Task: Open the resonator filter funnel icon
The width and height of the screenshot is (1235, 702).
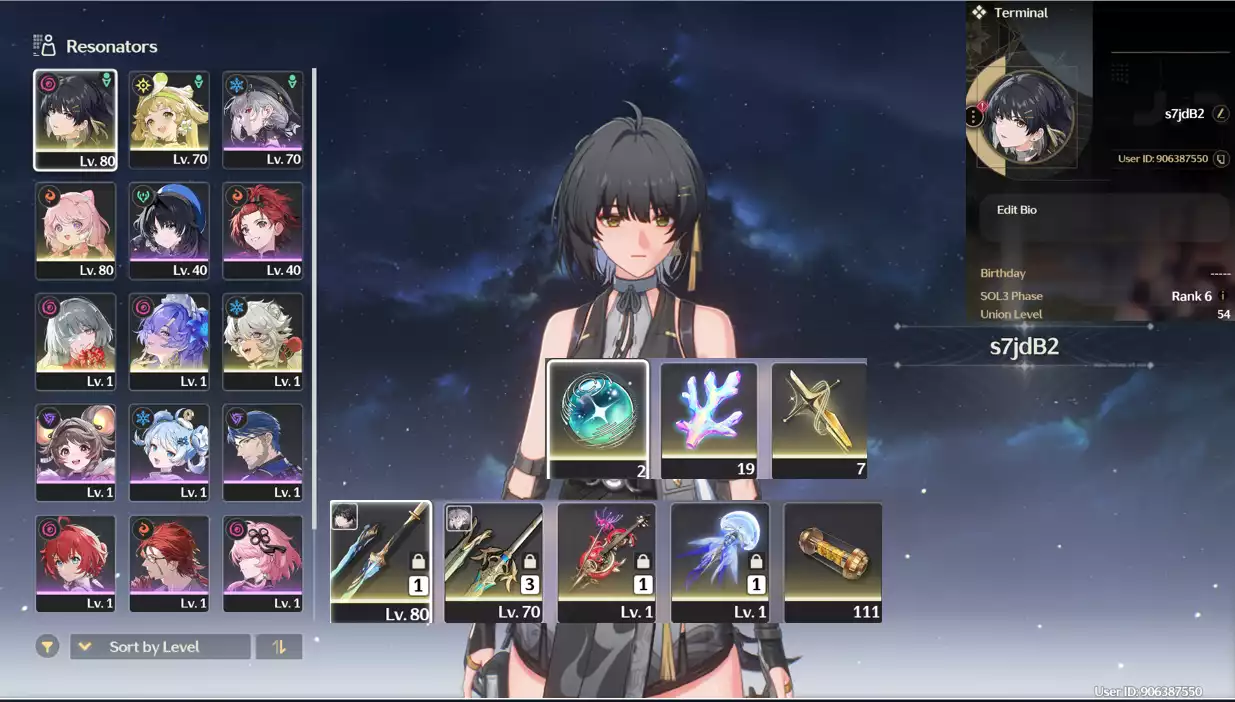Action: (47, 647)
